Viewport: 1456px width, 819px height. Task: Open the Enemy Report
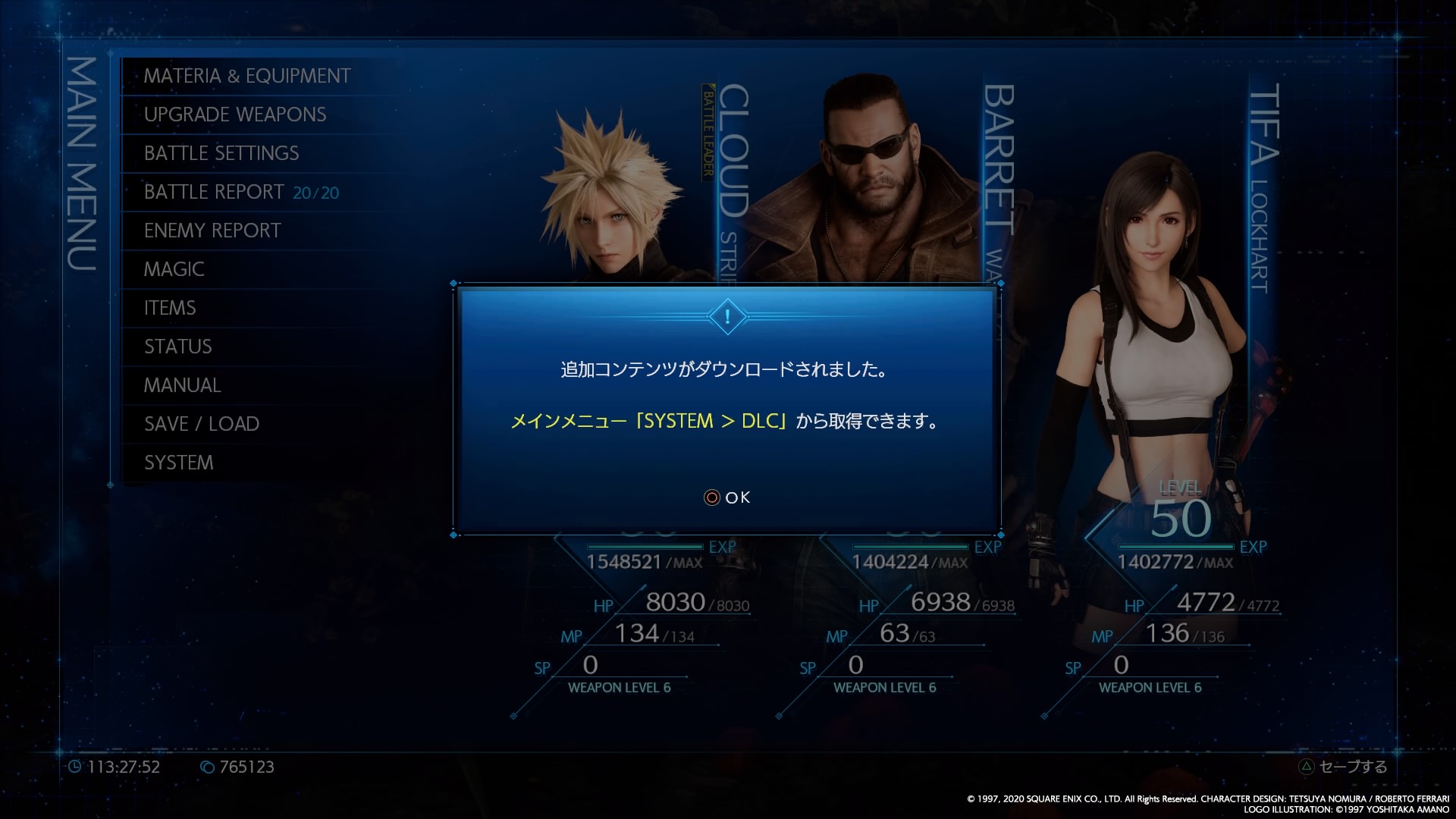click(x=212, y=231)
